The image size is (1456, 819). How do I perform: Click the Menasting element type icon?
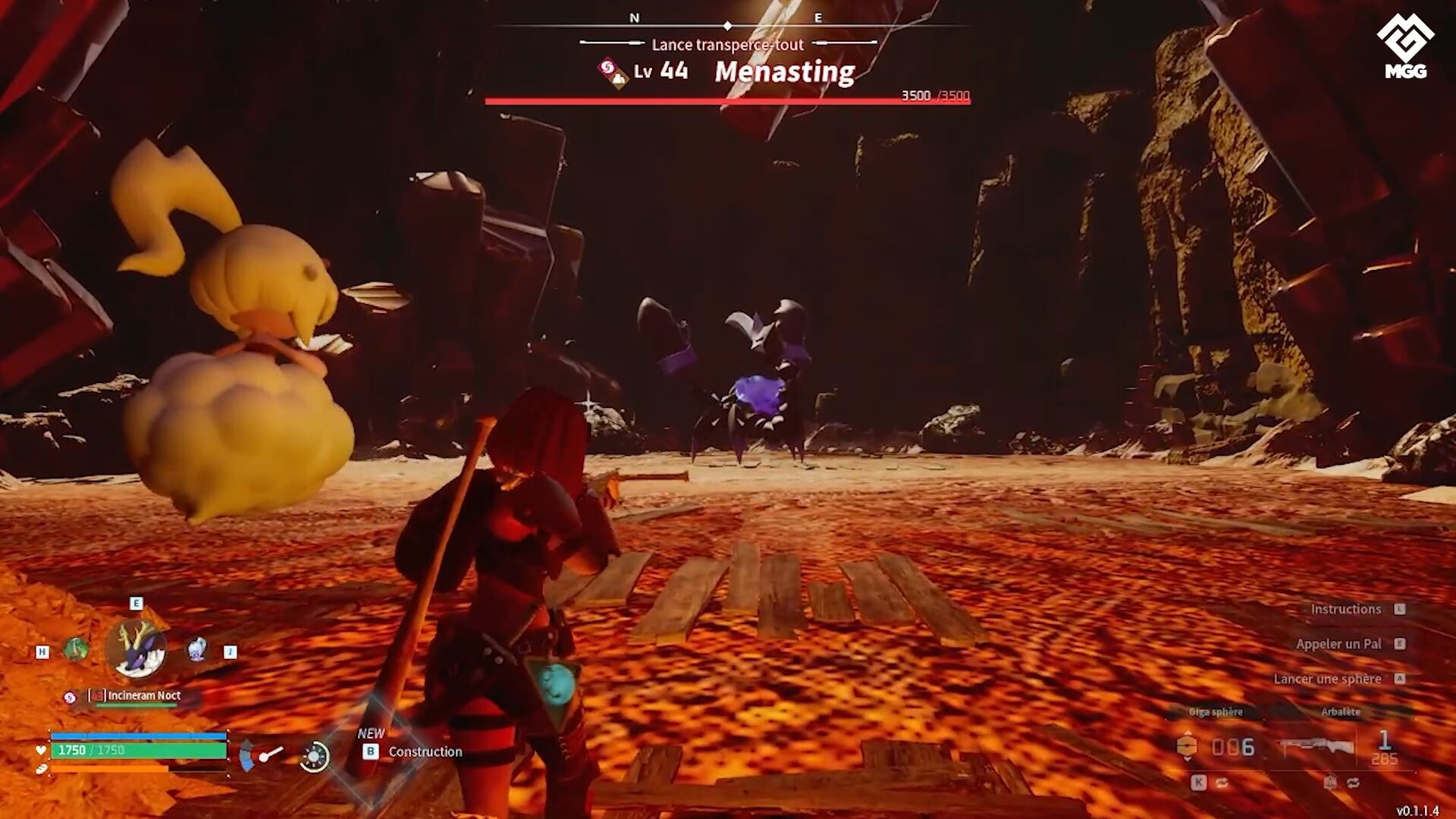612,73
